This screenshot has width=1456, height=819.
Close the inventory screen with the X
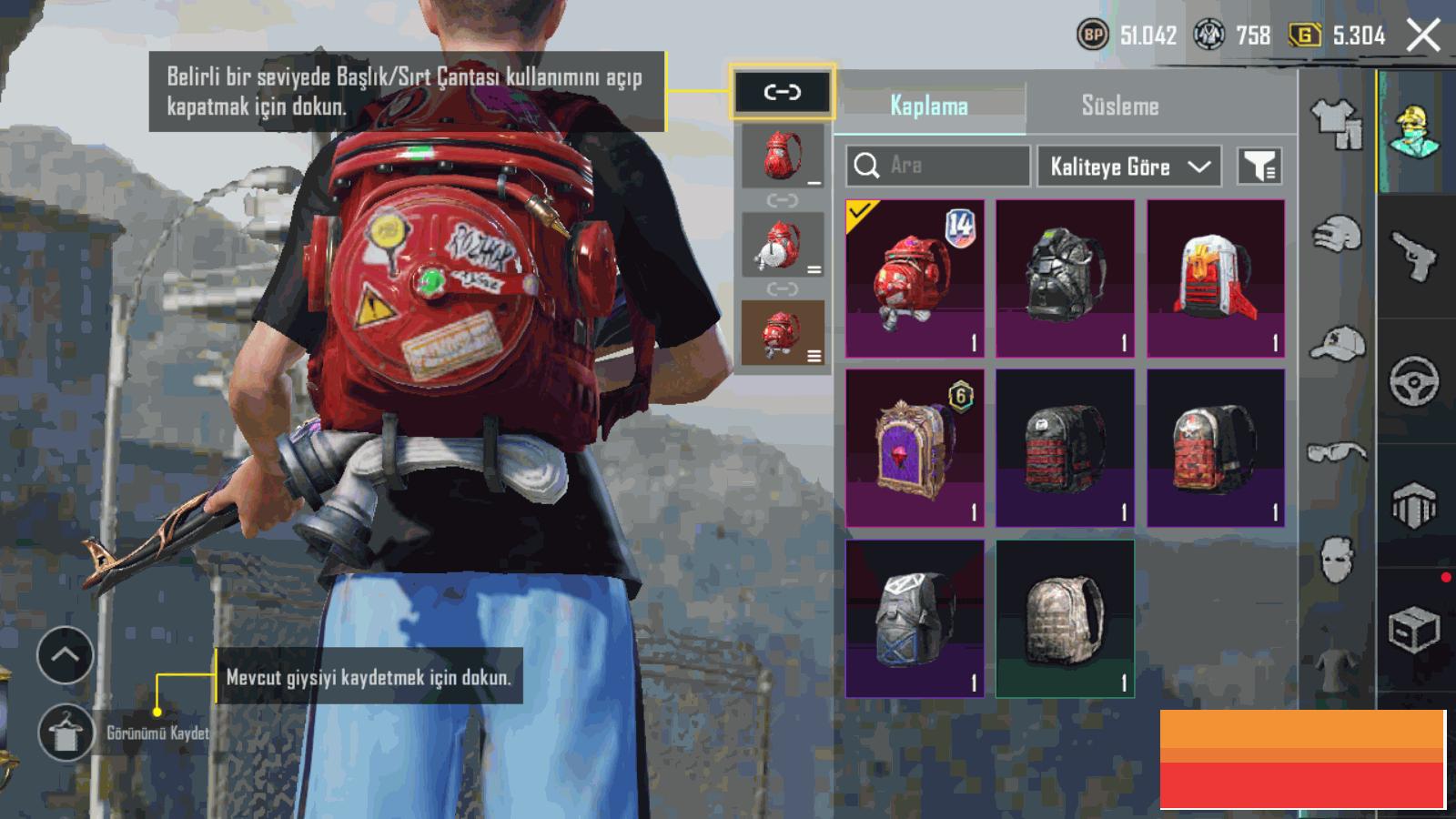[1423, 36]
